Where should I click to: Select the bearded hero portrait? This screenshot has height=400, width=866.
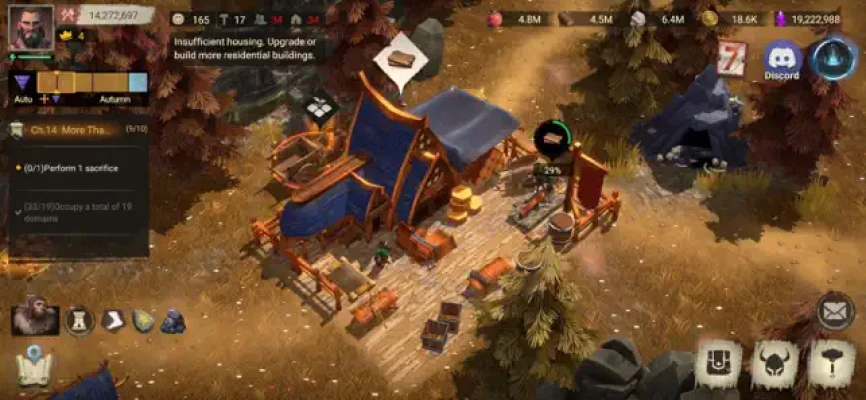[x=35, y=319]
